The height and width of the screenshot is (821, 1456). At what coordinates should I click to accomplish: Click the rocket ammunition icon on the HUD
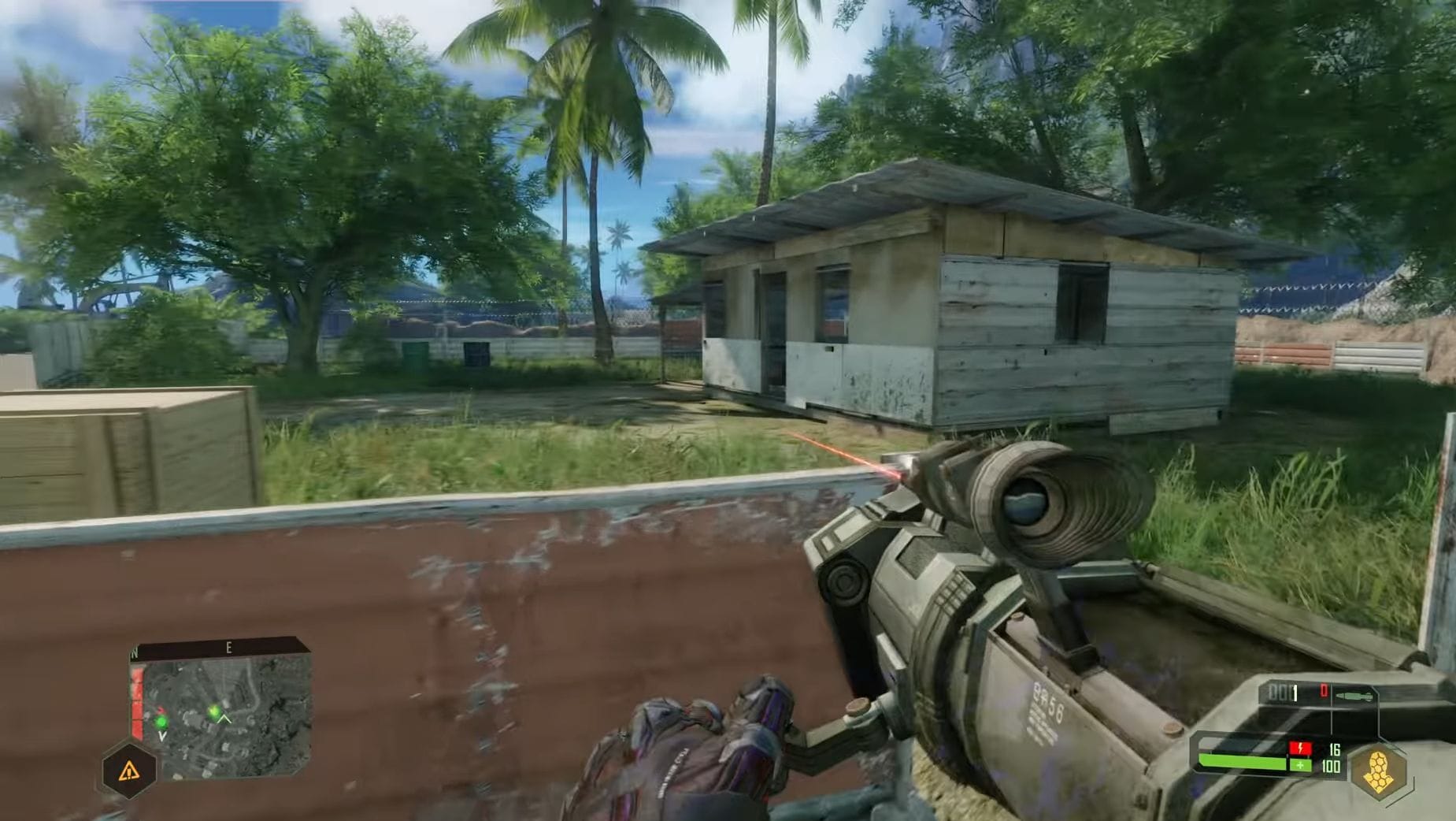pos(1354,696)
